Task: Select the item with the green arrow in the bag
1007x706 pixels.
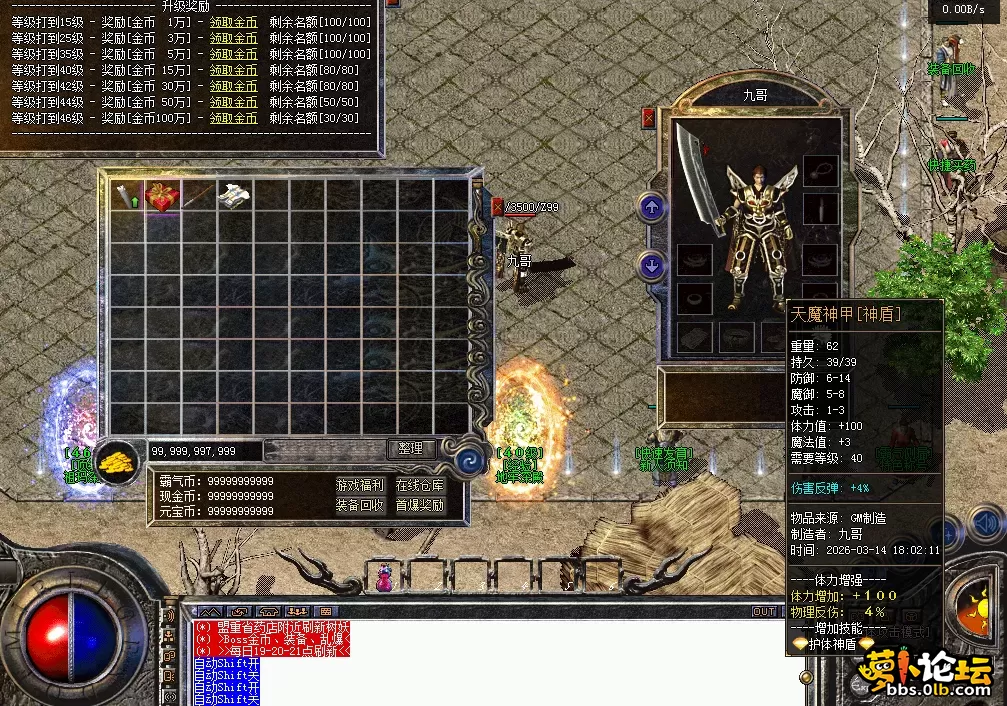Action: tap(127, 196)
